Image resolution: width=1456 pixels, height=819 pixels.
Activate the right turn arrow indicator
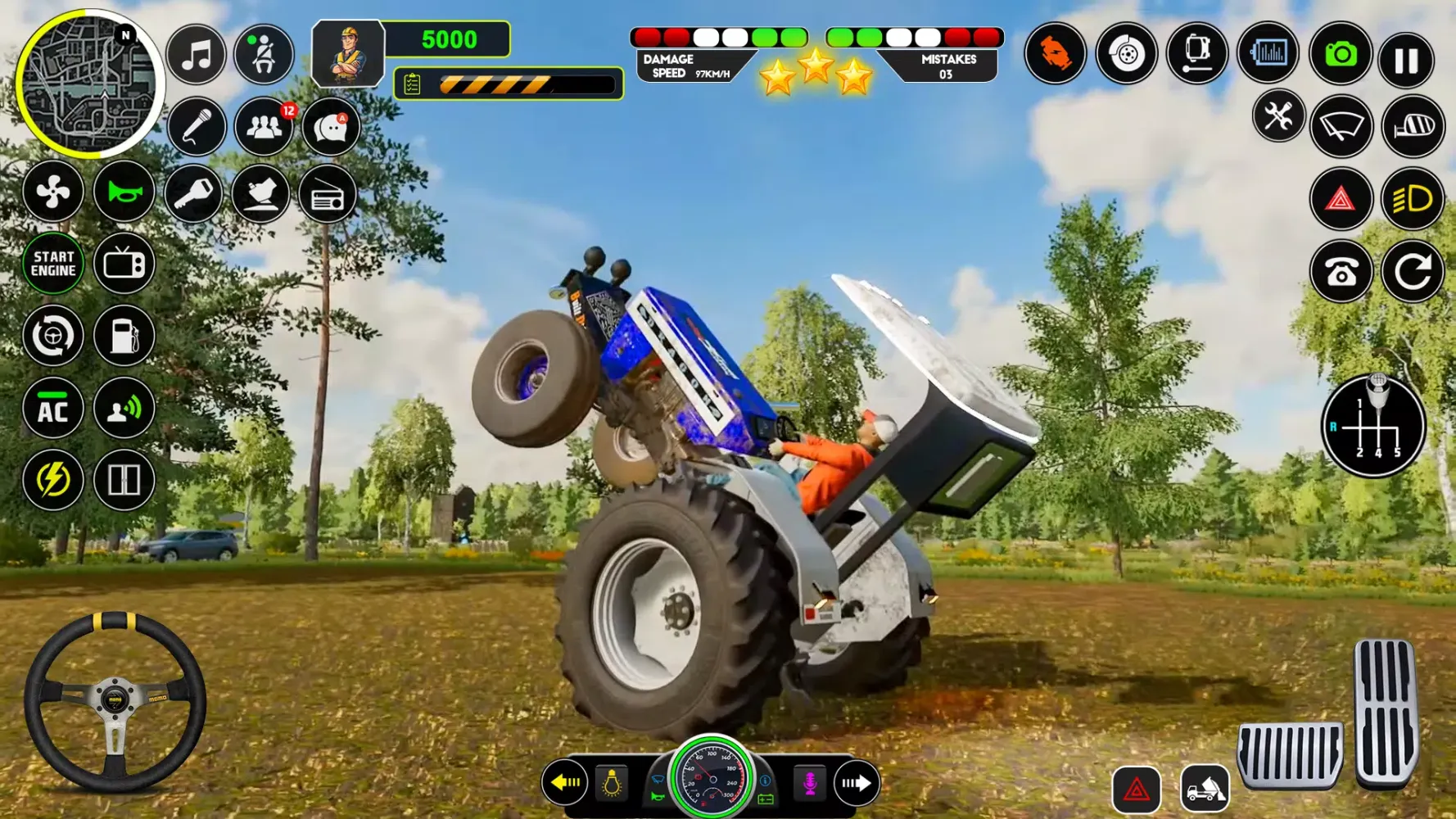pyautogui.click(x=856, y=783)
